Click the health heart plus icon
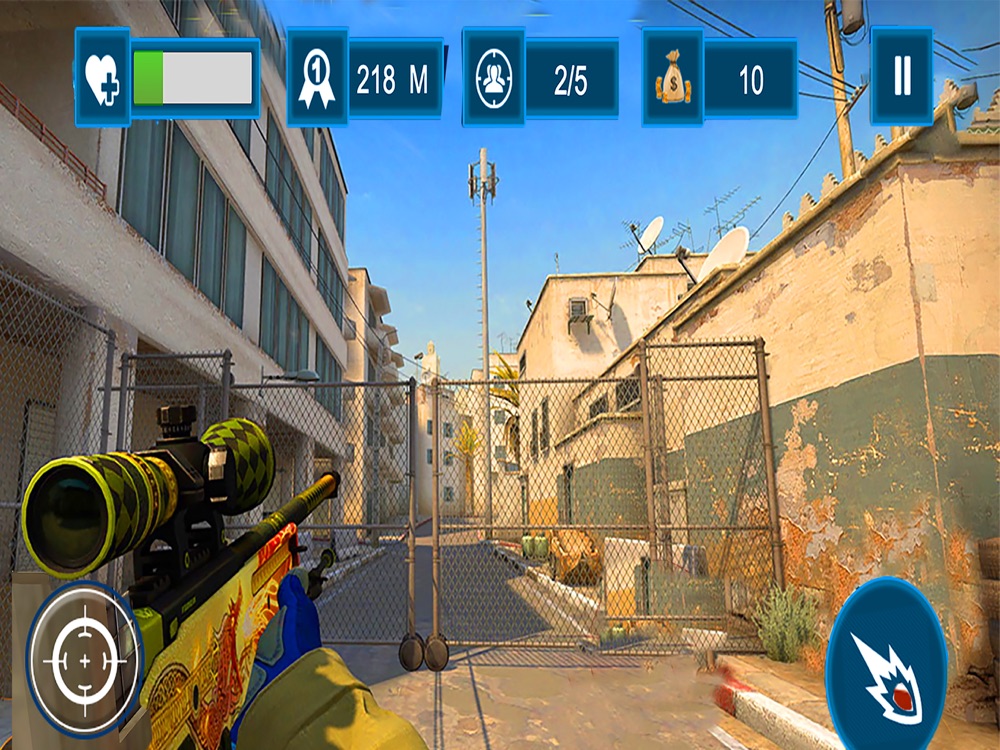 pos(102,77)
